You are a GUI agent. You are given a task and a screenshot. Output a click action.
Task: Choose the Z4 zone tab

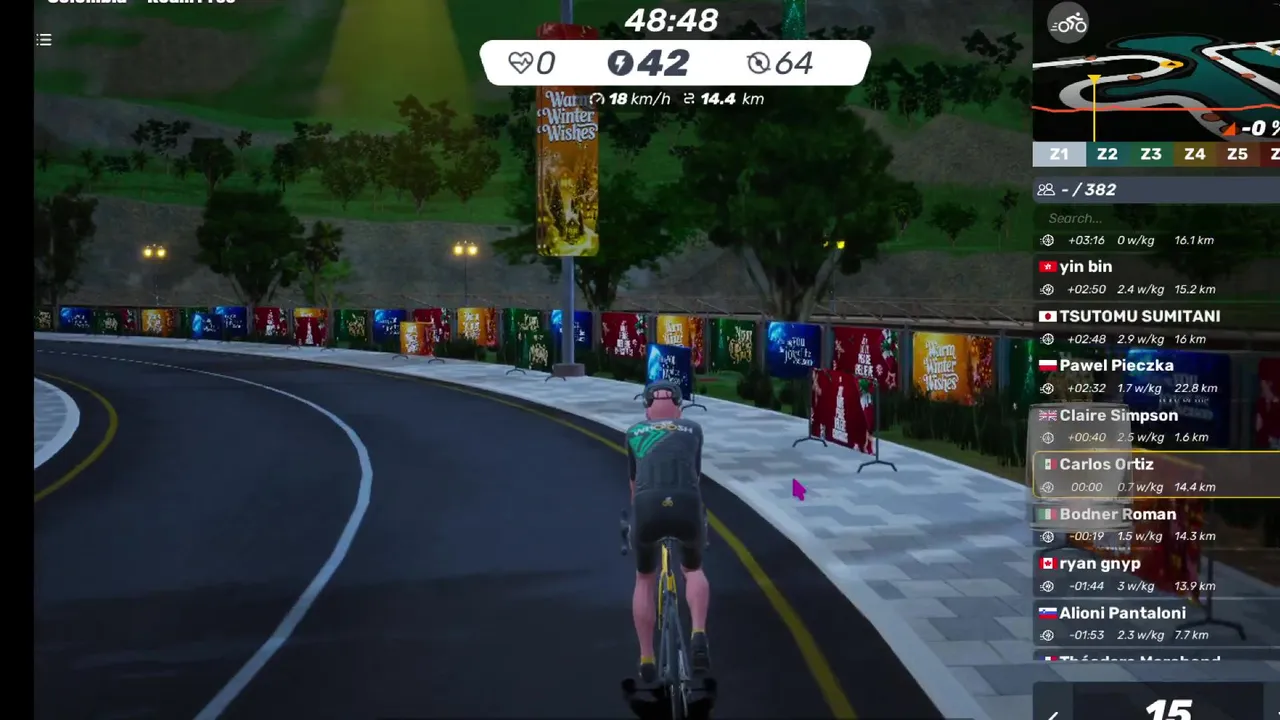coord(1195,154)
